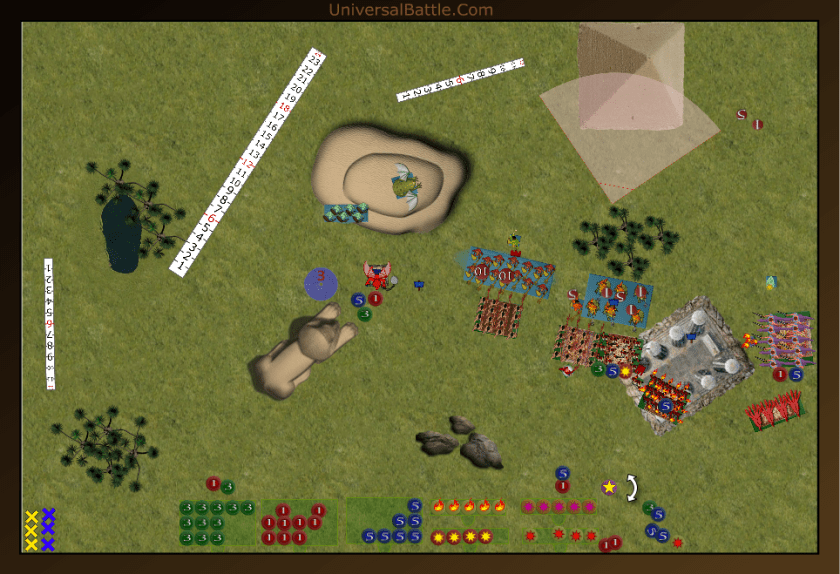Select the translucent blue circle marker
840x574 pixels.
point(322,283)
